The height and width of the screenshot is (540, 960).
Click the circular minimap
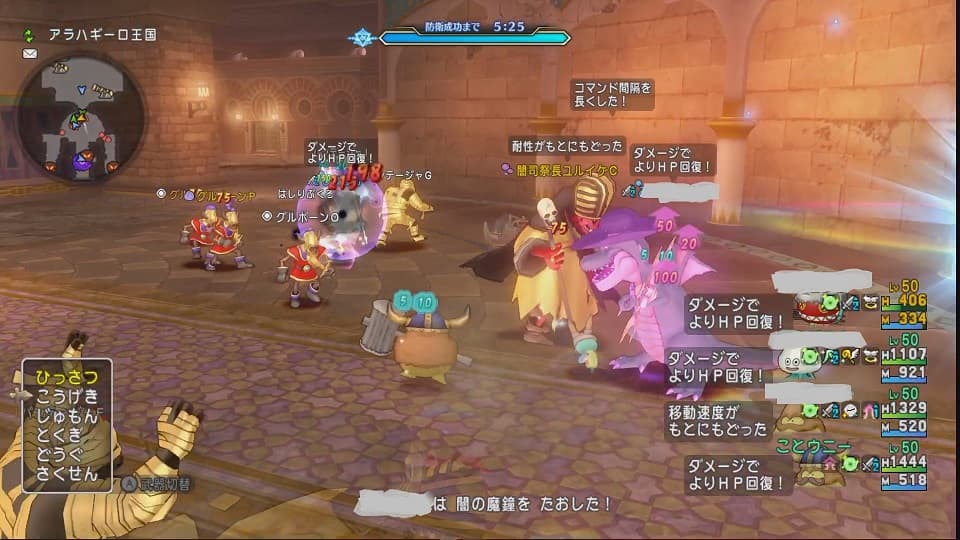(x=82, y=117)
